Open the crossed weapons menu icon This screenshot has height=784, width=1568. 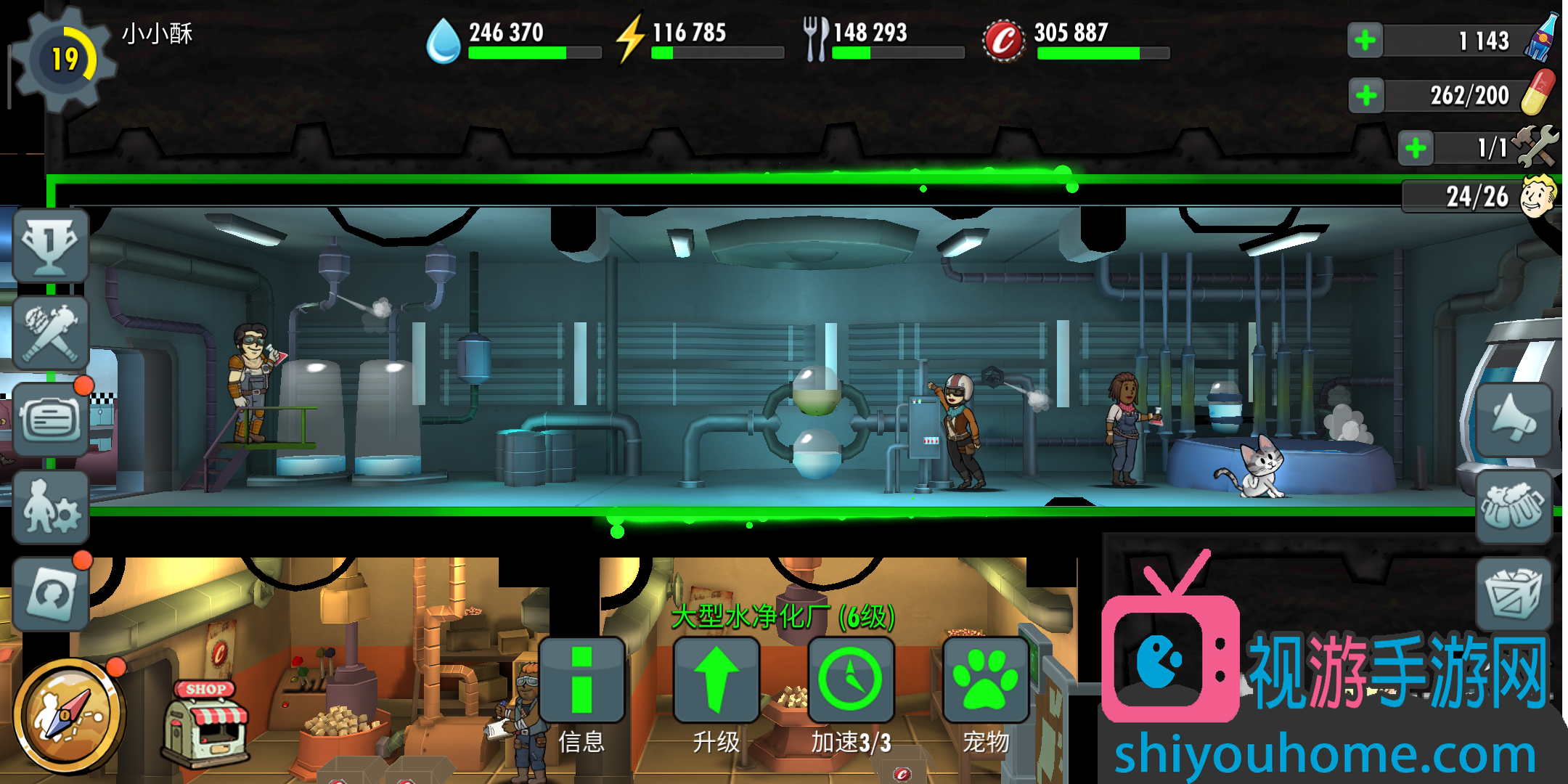(50, 333)
